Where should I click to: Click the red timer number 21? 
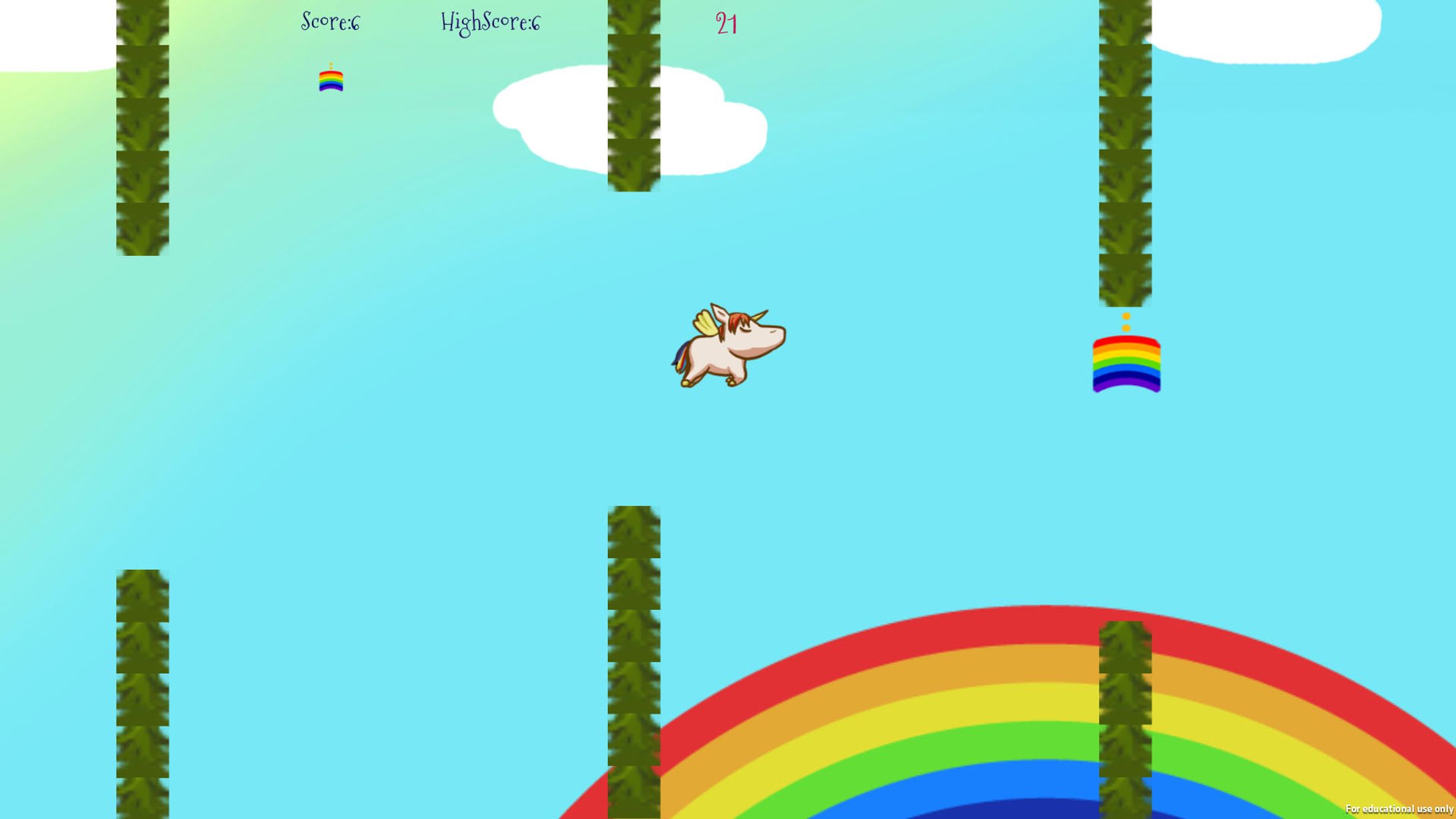pyautogui.click(x=727, y=23)
